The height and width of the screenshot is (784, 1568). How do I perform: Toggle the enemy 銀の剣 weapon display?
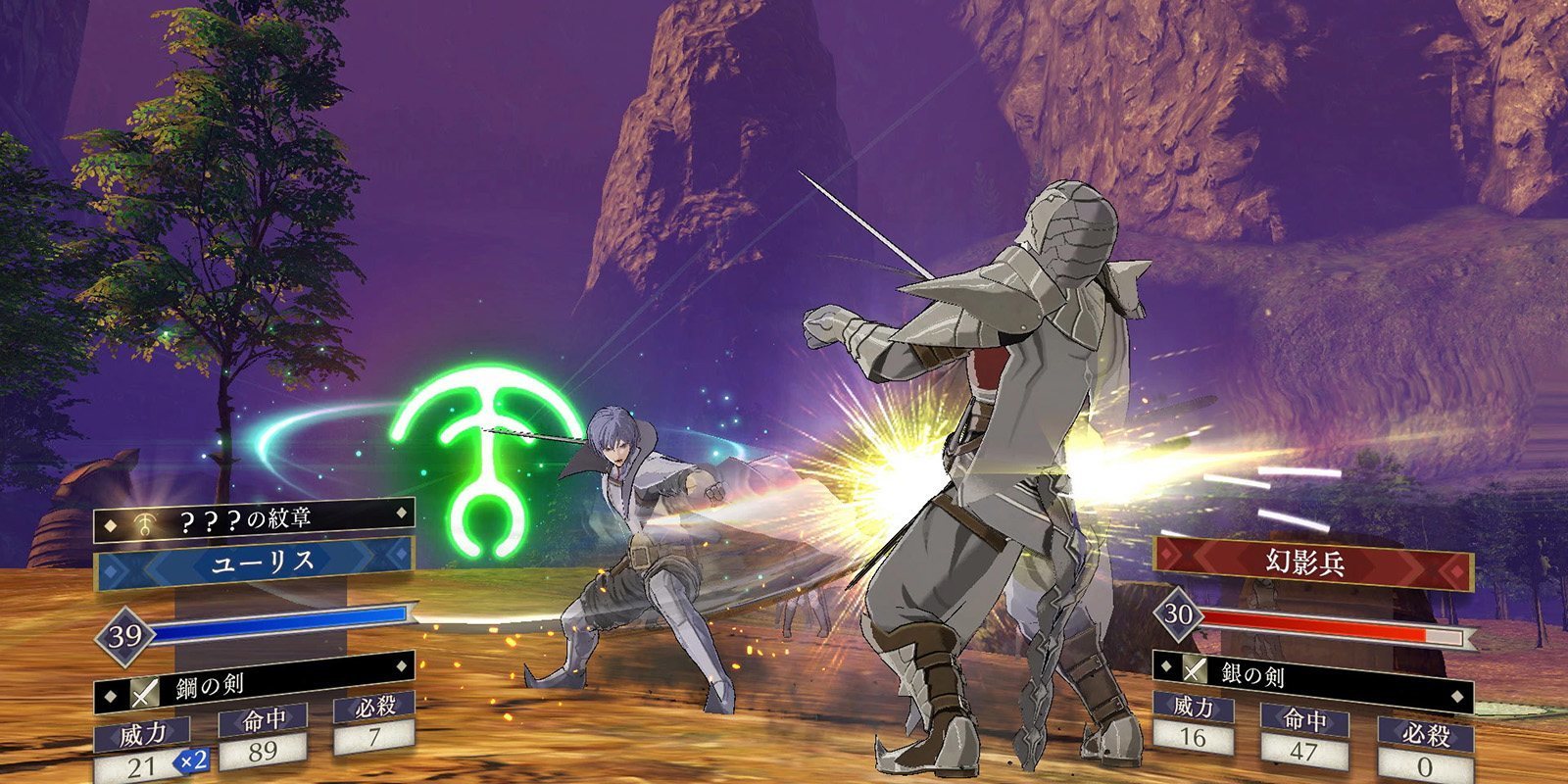[x=1323, y=673]
